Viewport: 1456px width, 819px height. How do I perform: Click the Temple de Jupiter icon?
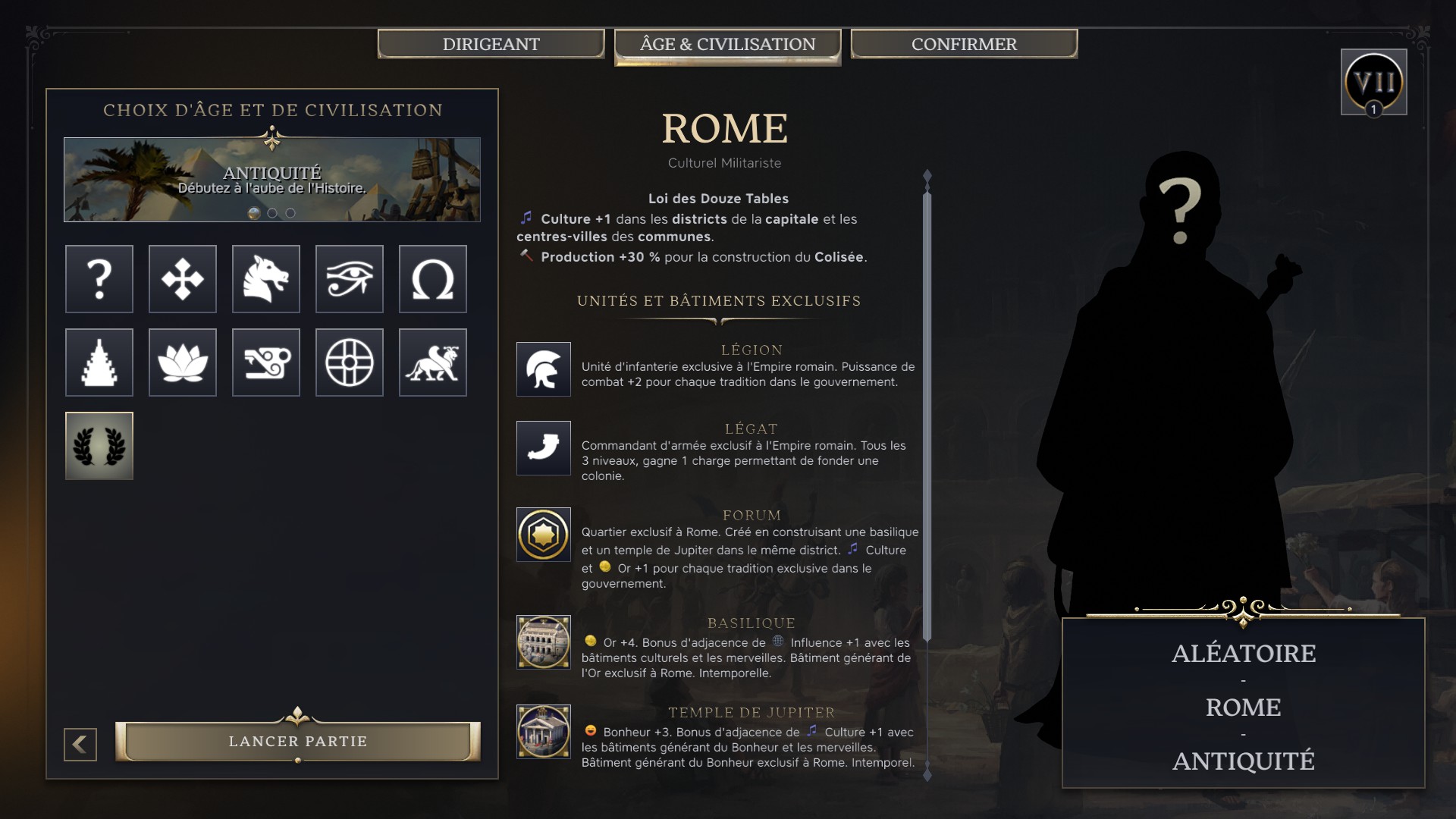(543, 730)
